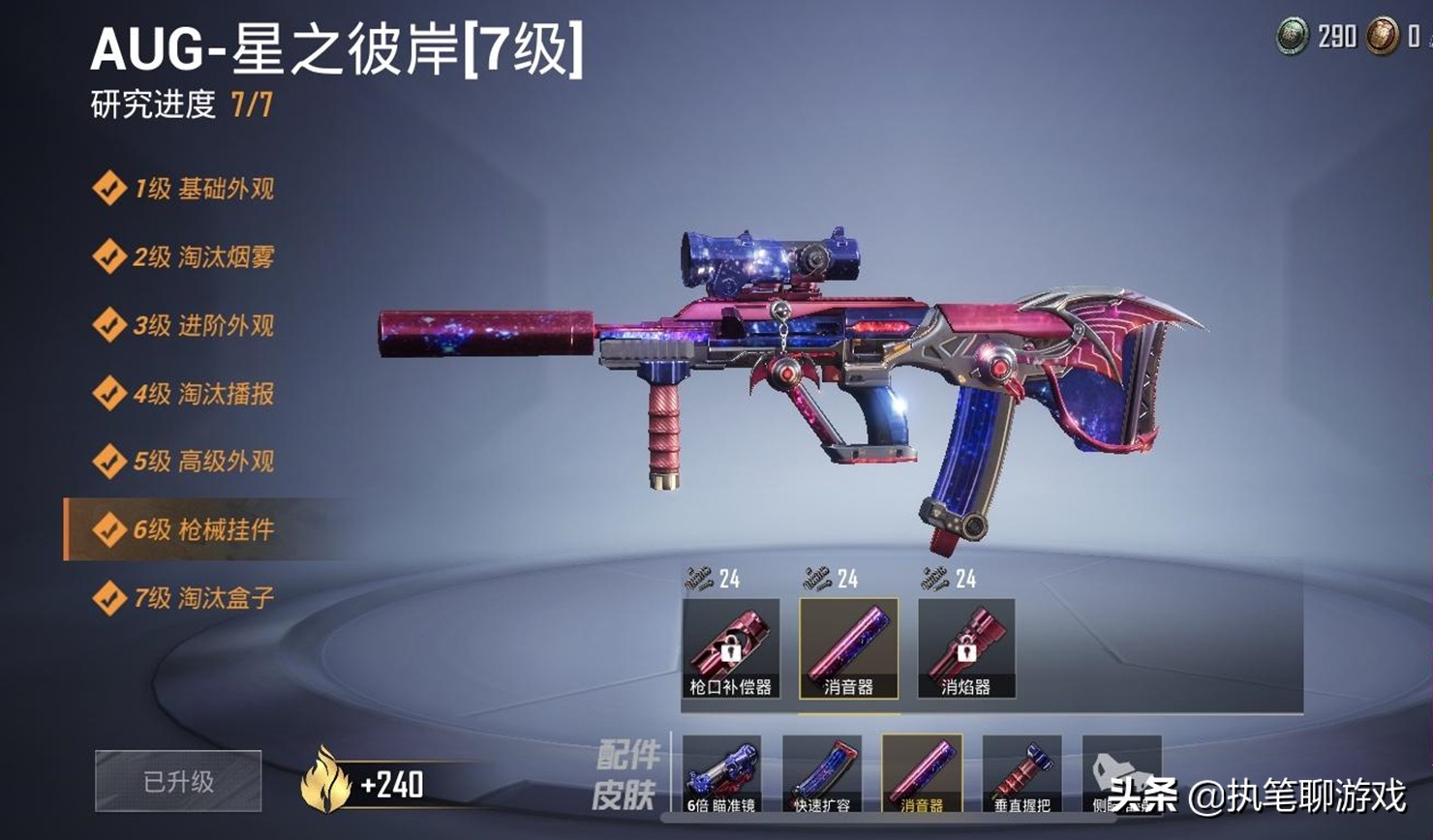The height and width of the screenshot is (840, 1433).
Task: Click the 已升级 button
Action: (179, 781)
